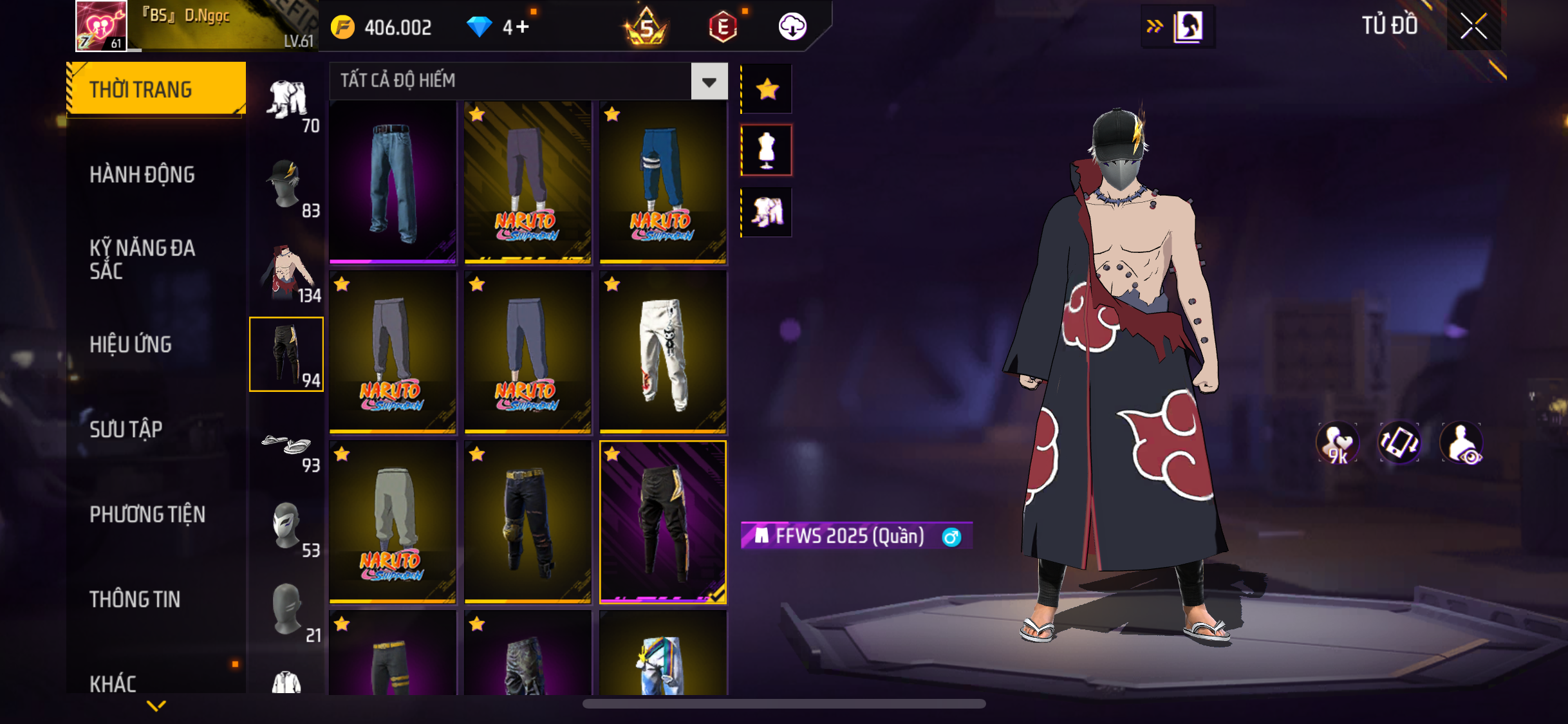
Task: Choose the blue jeans pants item
Action: [x=393, y=183]
